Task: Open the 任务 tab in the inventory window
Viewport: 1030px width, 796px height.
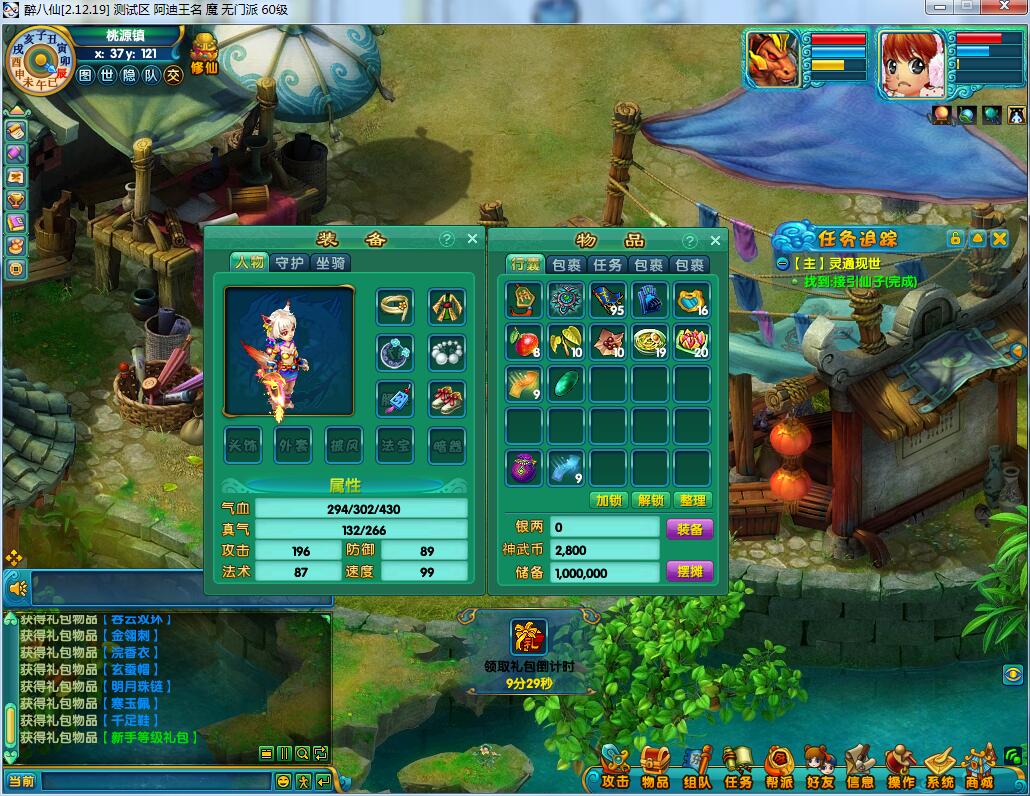Action: 607,265
